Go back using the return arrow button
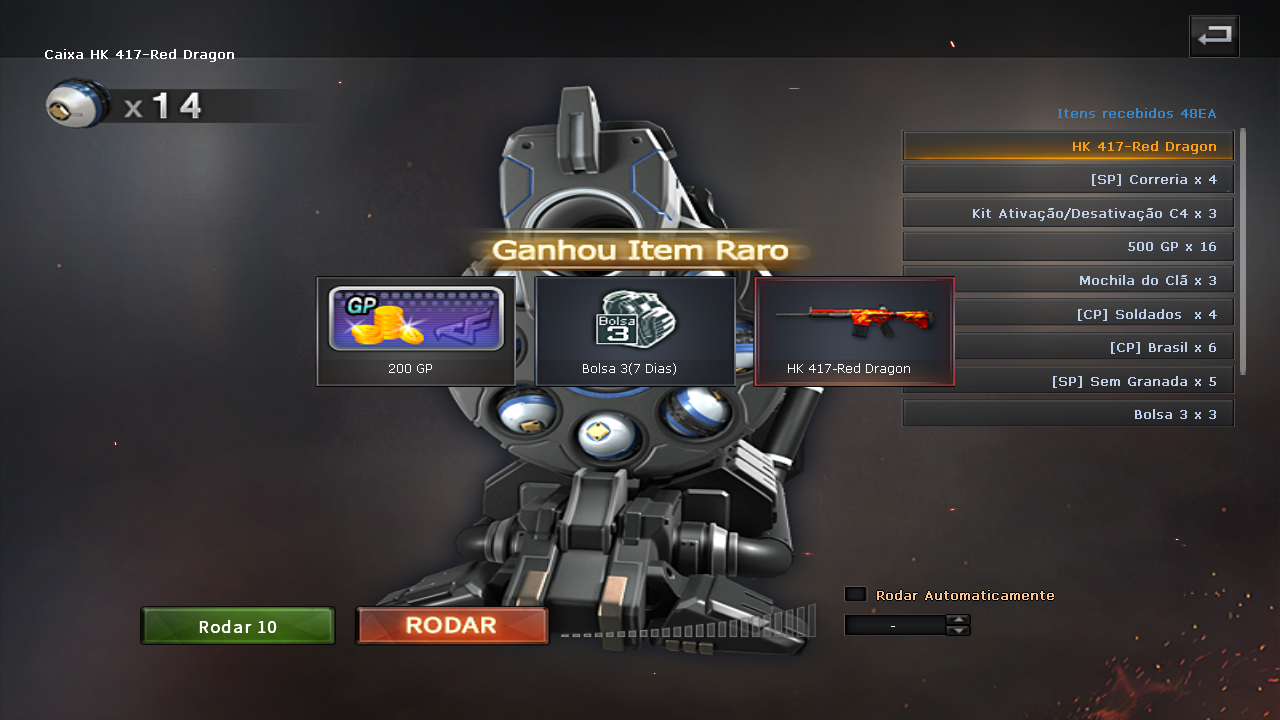The image size is (1280, 720). click(x=1214, y=37)
